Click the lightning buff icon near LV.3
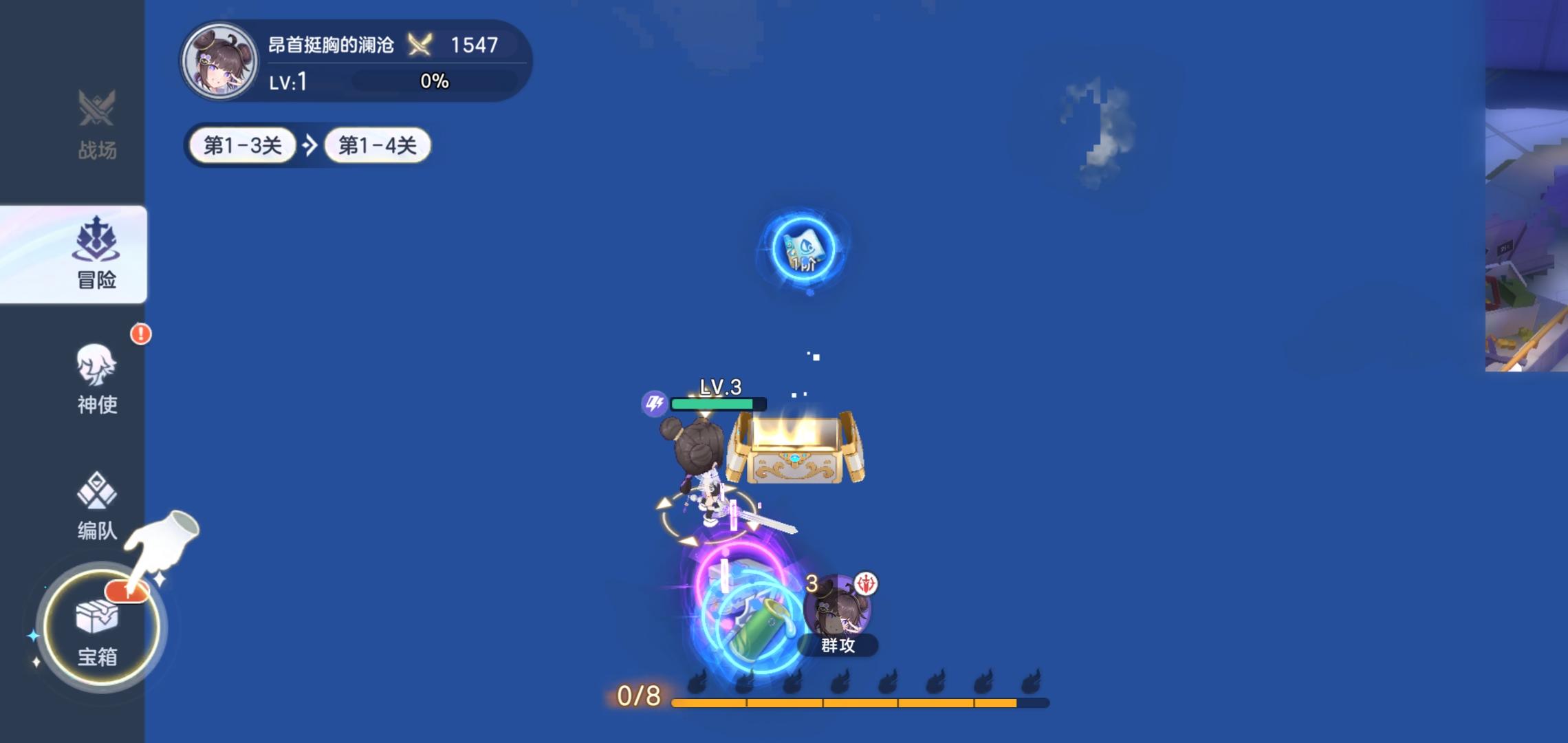This screenshot has width=1568, height=743. [653, 404]
